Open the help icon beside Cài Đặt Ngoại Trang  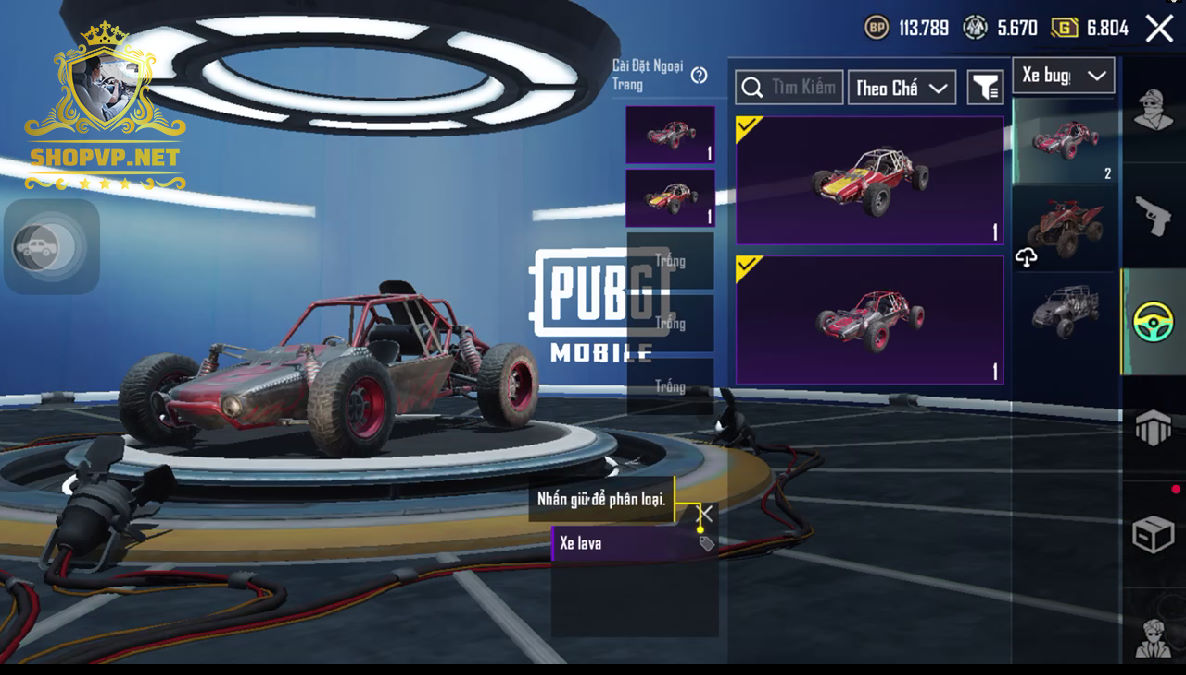pos(699,75)
